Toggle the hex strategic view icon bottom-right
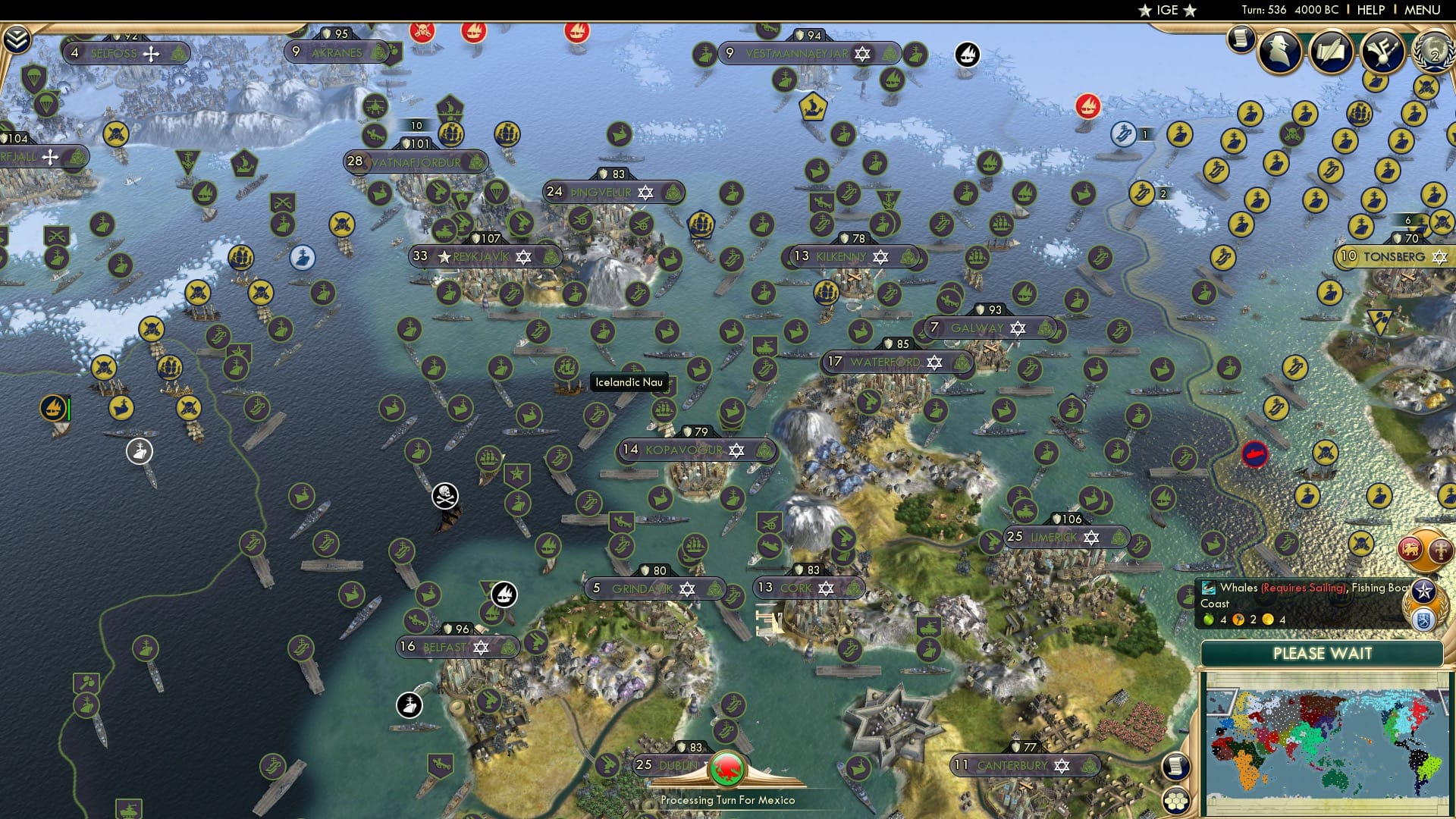The image size is (1456, 819). (x=1176, y=801)
